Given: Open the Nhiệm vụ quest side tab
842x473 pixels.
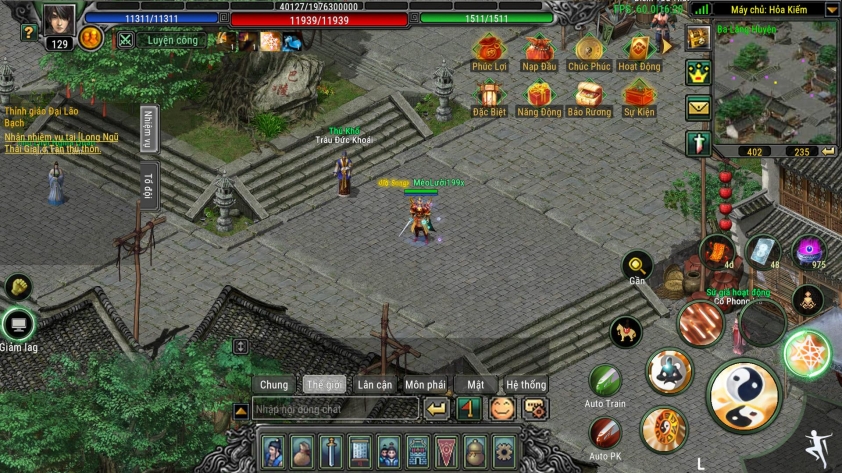Looking at the screenshot, I should click(147, 130).
